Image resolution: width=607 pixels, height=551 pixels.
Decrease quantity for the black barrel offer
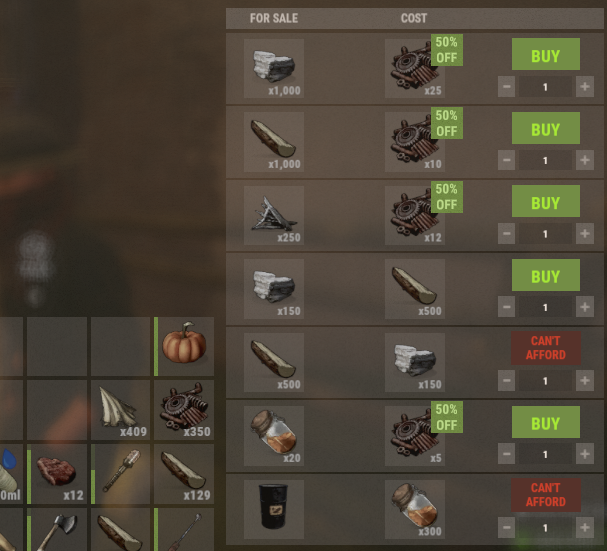[507, 527]
